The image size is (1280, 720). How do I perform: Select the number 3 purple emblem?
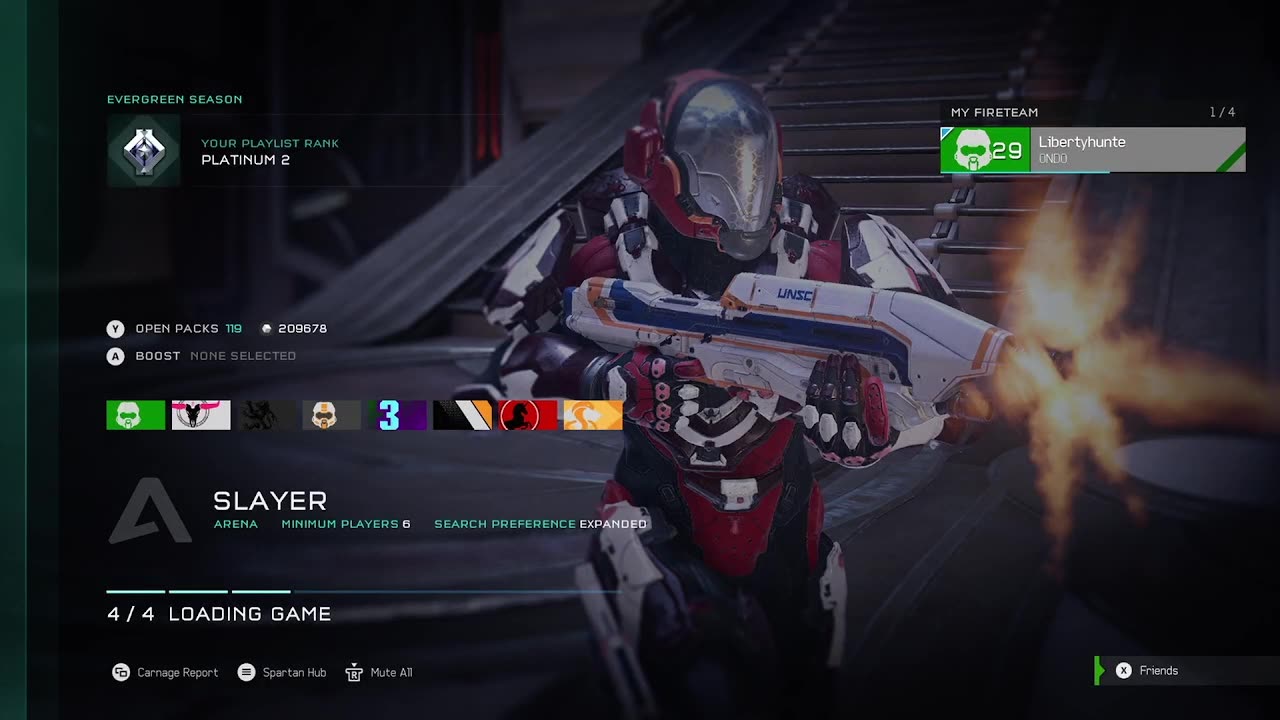point(398,415)
